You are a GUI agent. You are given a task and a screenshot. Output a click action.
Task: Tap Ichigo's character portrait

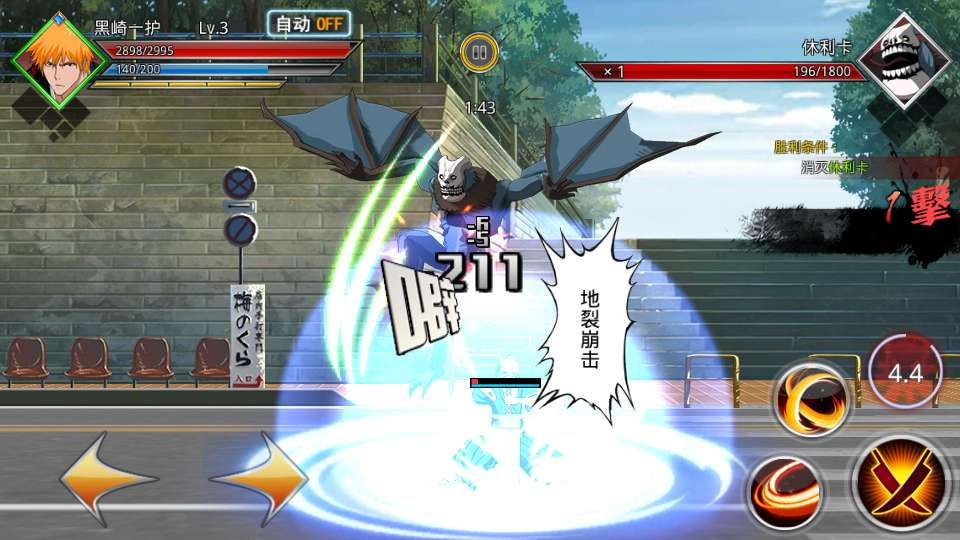pos(58,62)
